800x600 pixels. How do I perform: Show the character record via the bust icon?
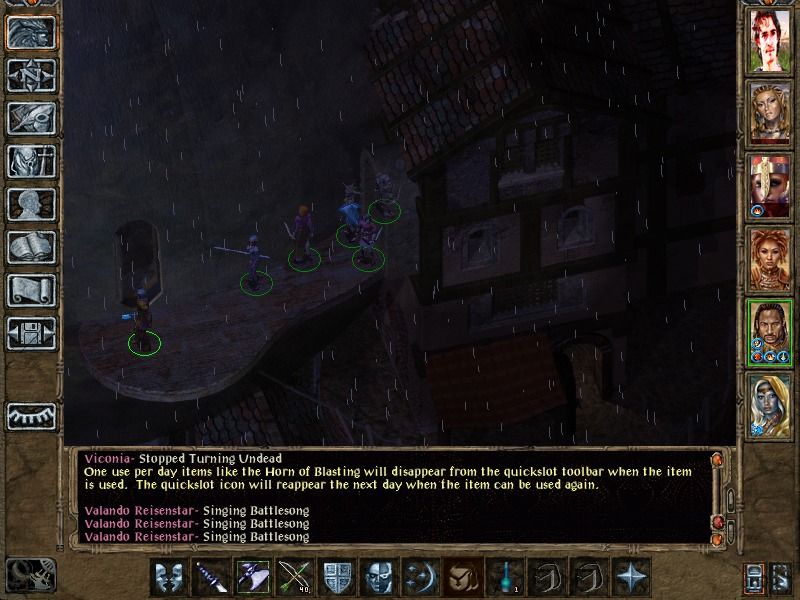pos(31,204)
